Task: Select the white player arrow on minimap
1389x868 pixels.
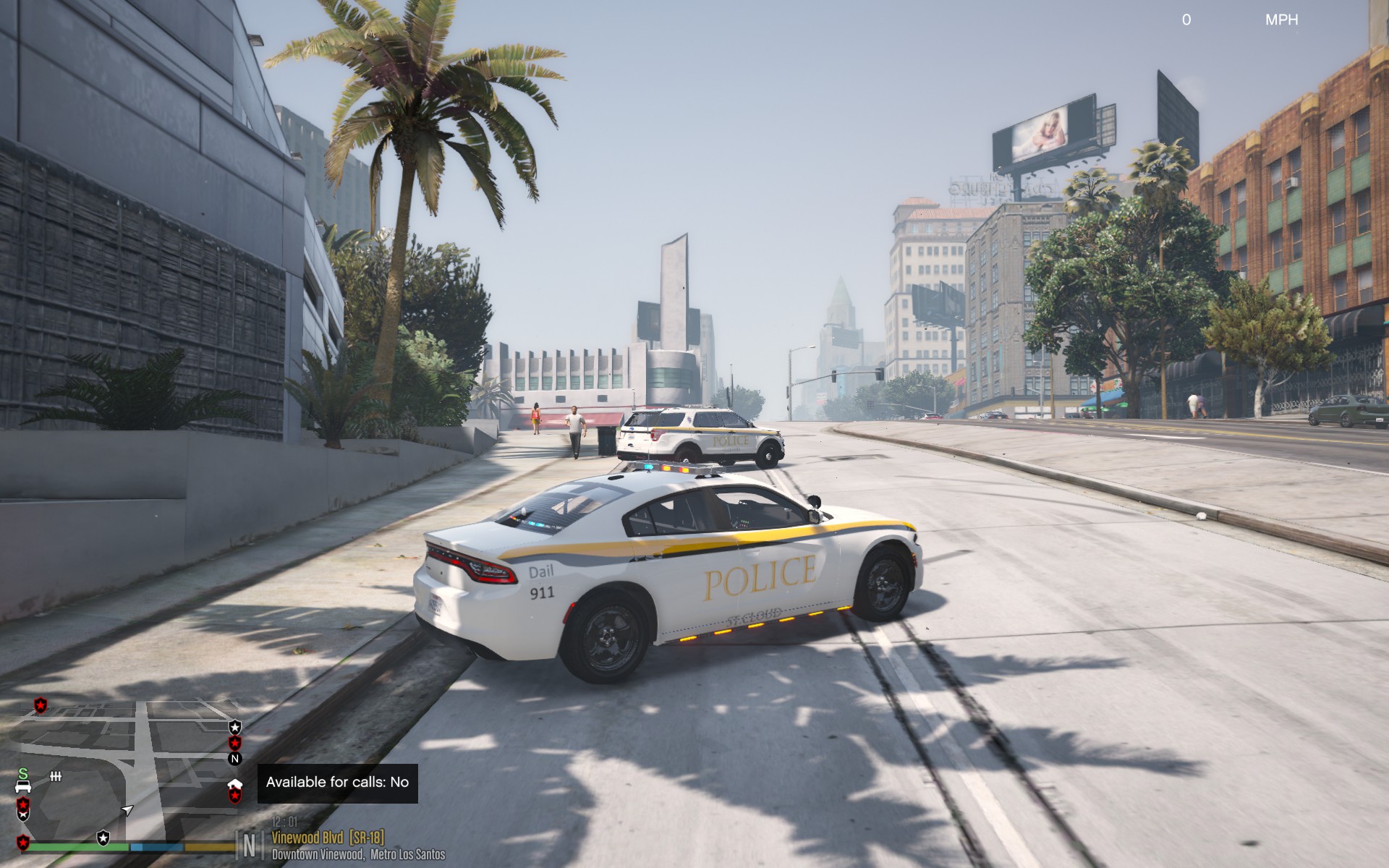Action: tap(127, 809)
